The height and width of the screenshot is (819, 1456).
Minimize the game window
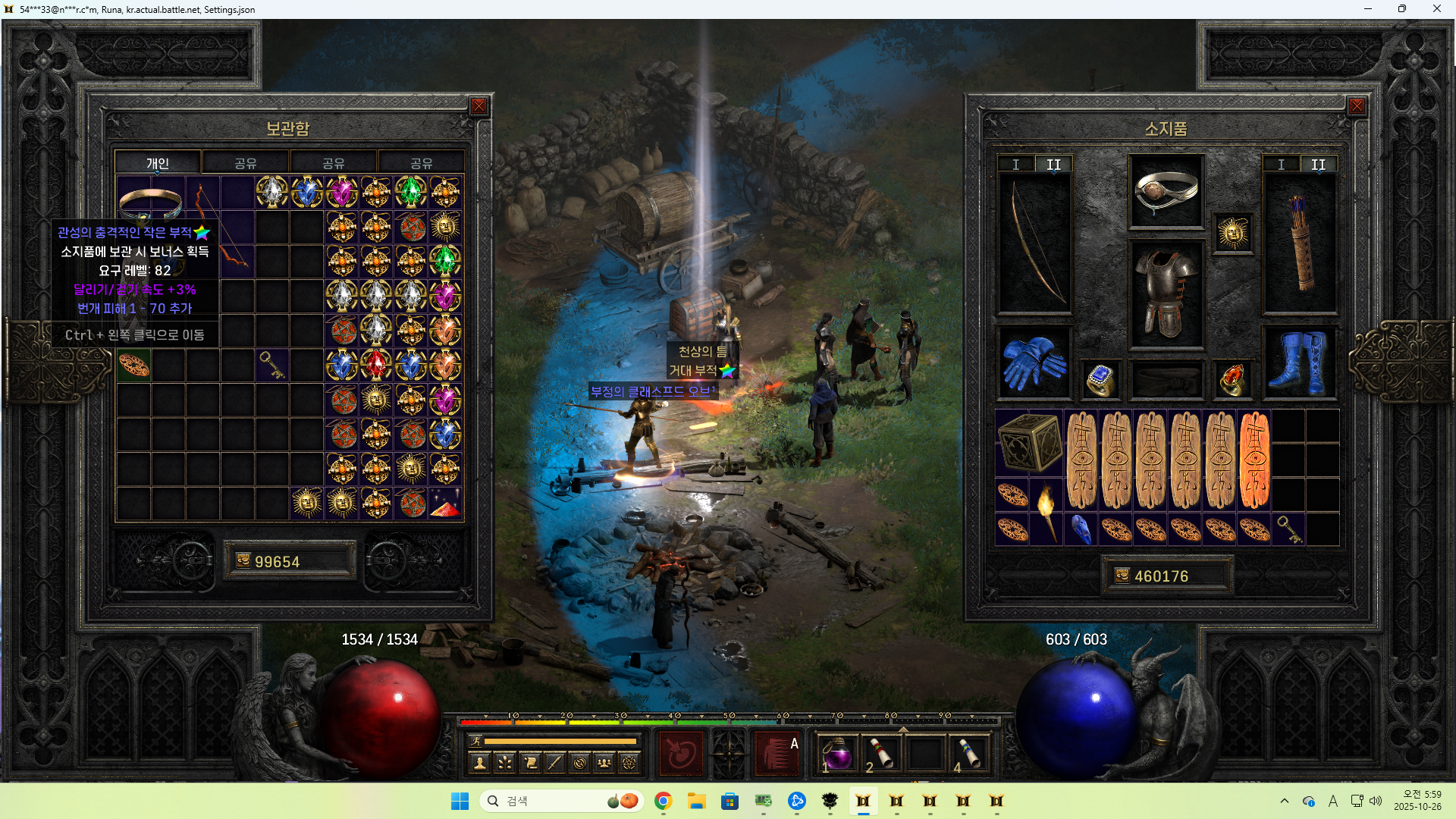[1368, 9]
